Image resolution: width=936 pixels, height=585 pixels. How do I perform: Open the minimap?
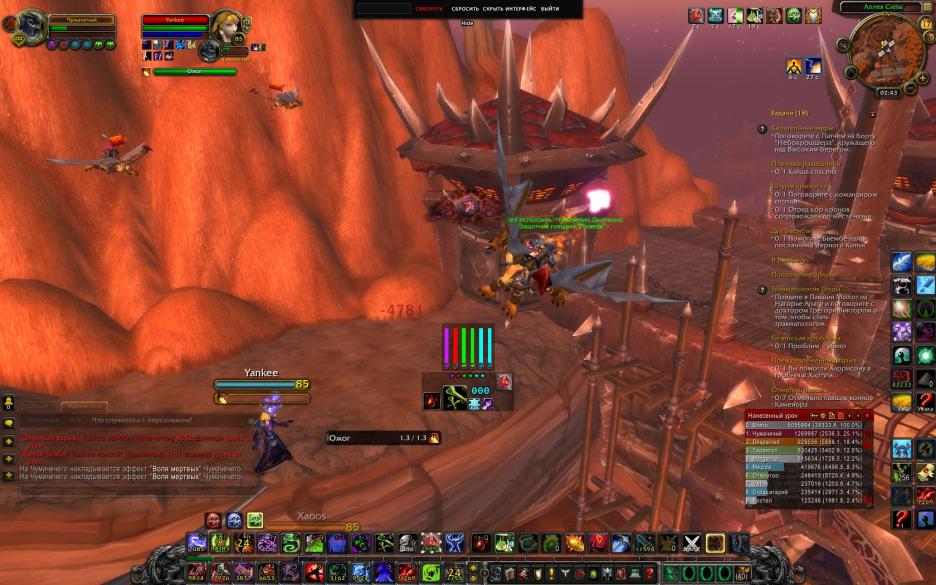pyautogui.click(x=885, y=50)
